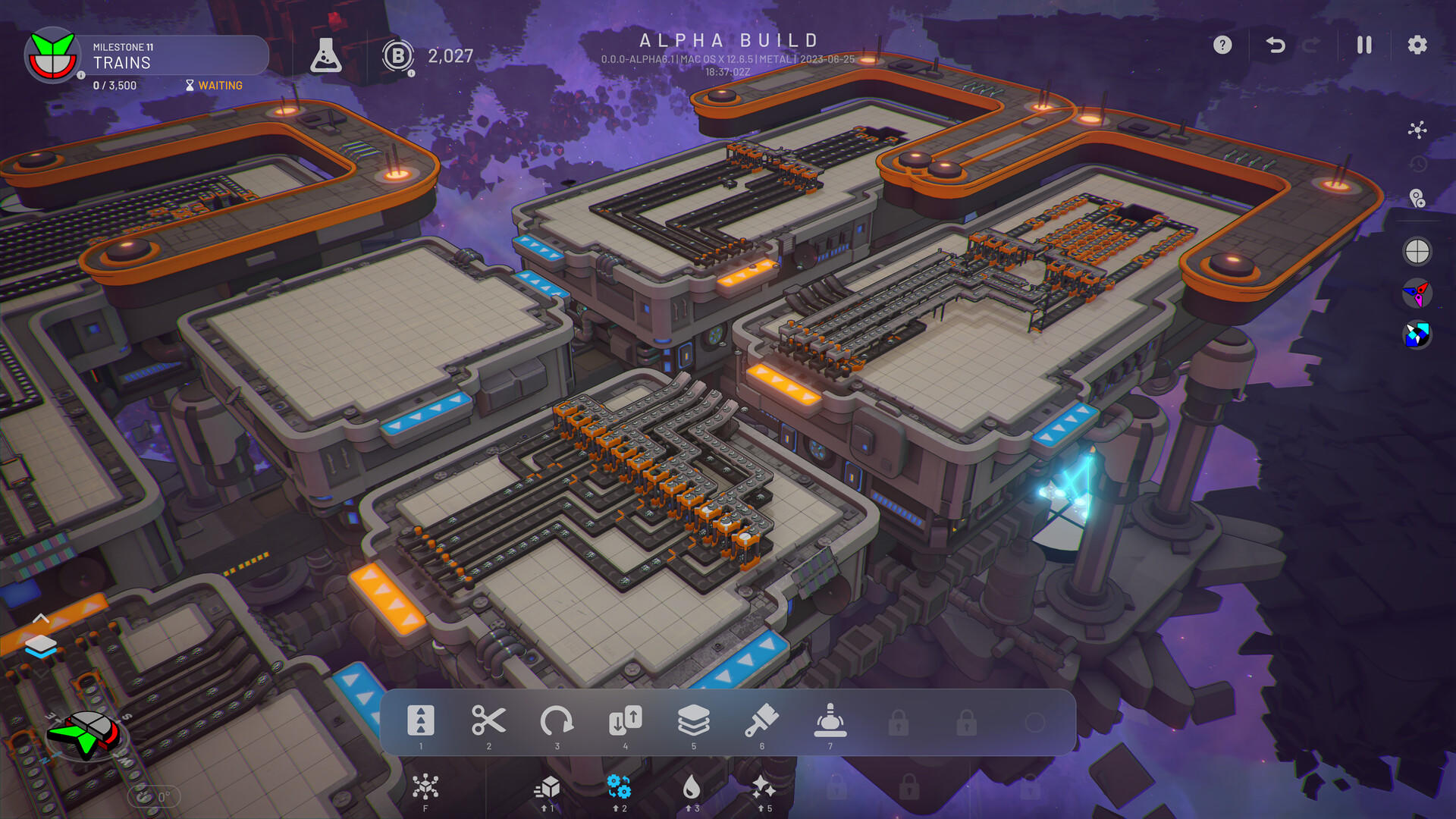Expand the sparkles category in the lower toolbar
This screenshot has width=1456, height=819.
[762, 787]
